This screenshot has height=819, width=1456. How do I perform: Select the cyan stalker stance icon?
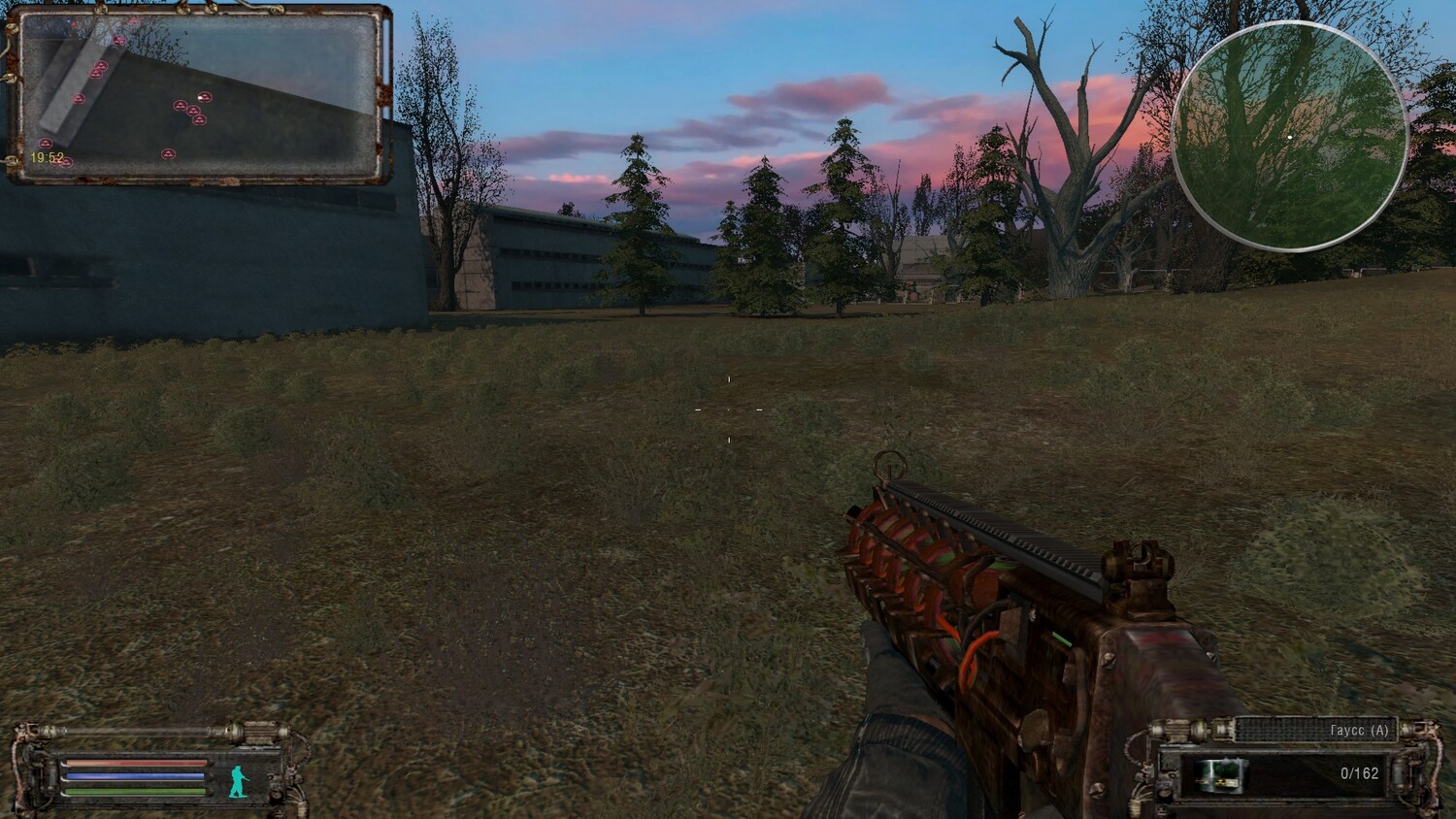239,781
